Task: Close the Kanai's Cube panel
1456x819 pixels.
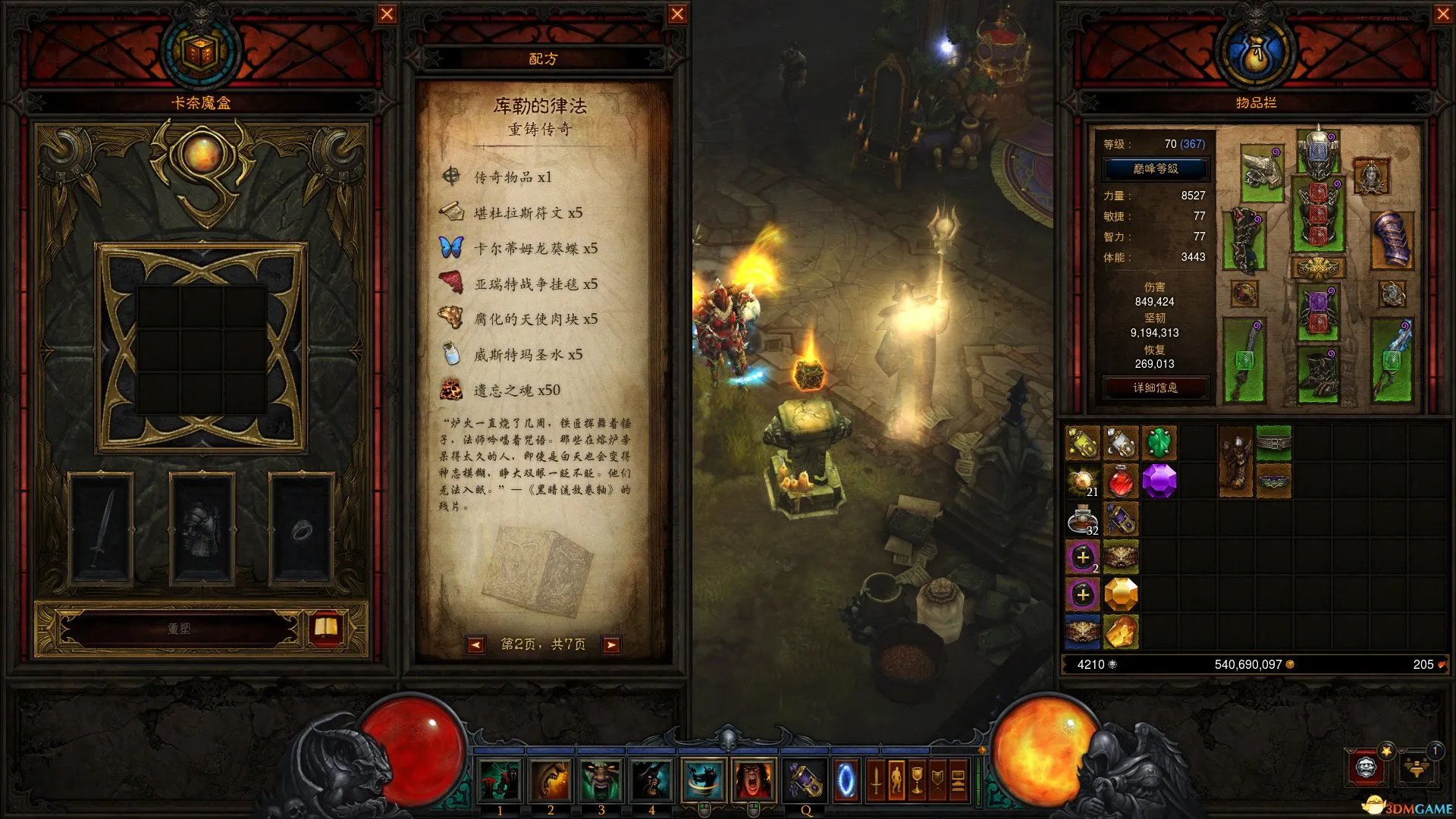Action: (387, 14)
